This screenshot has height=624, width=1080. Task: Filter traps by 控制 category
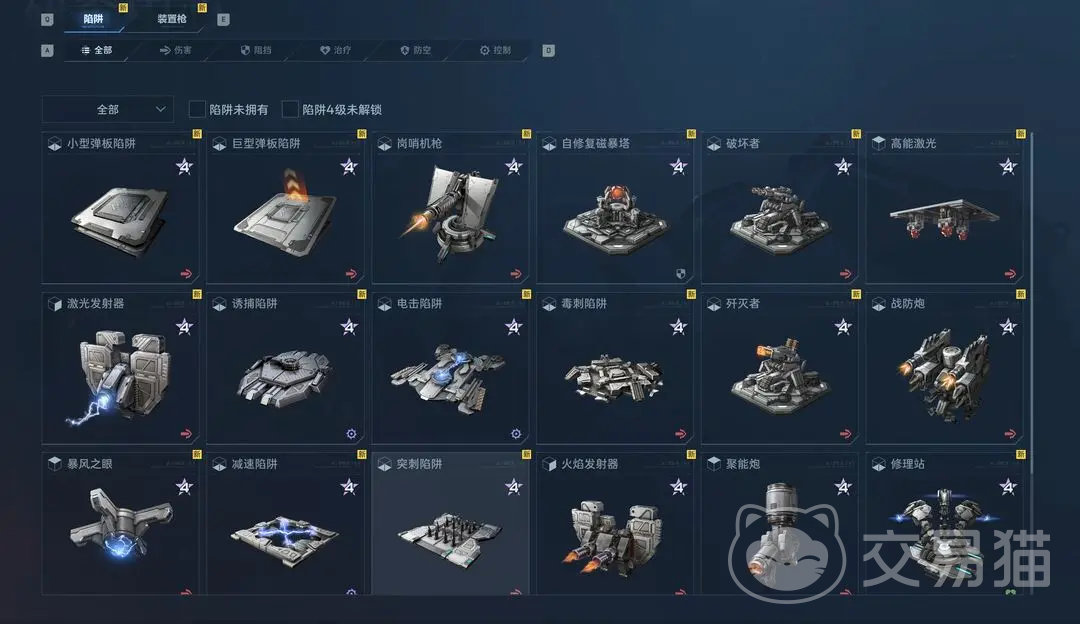[496, 50]
